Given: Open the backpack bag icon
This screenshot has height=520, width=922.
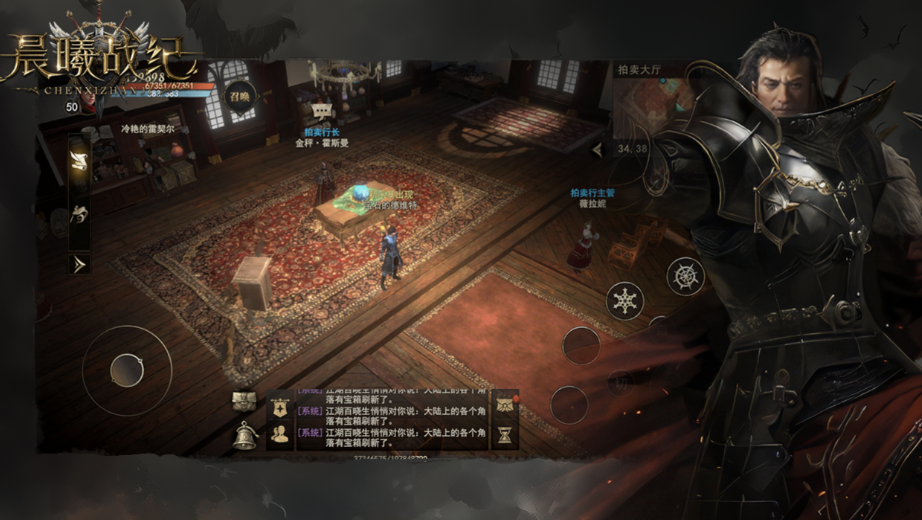Looking at the screenshot, I should click(244, 401).
